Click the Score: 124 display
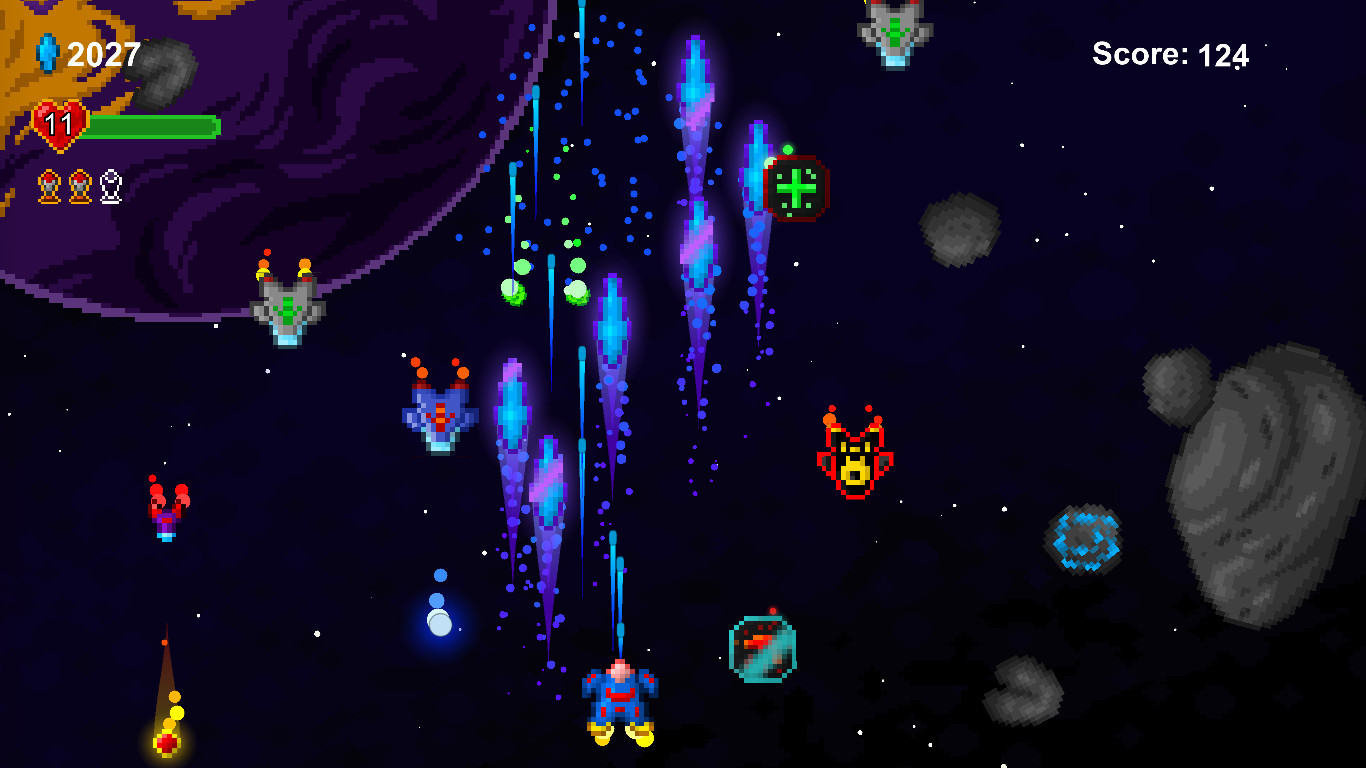The image size is (1366, 768). pos(1170,55)
